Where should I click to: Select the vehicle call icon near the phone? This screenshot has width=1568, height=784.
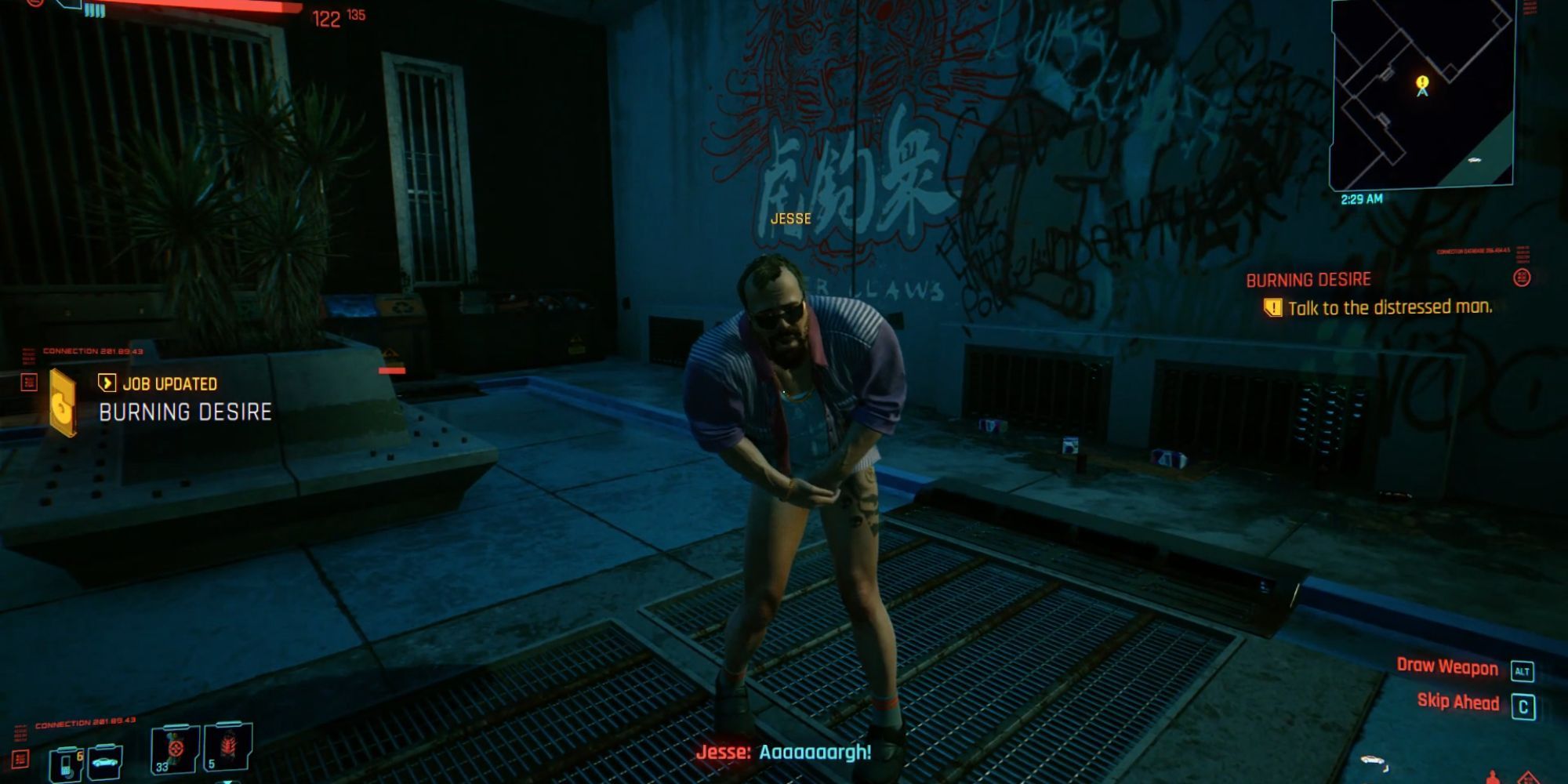tap(104, 762)
